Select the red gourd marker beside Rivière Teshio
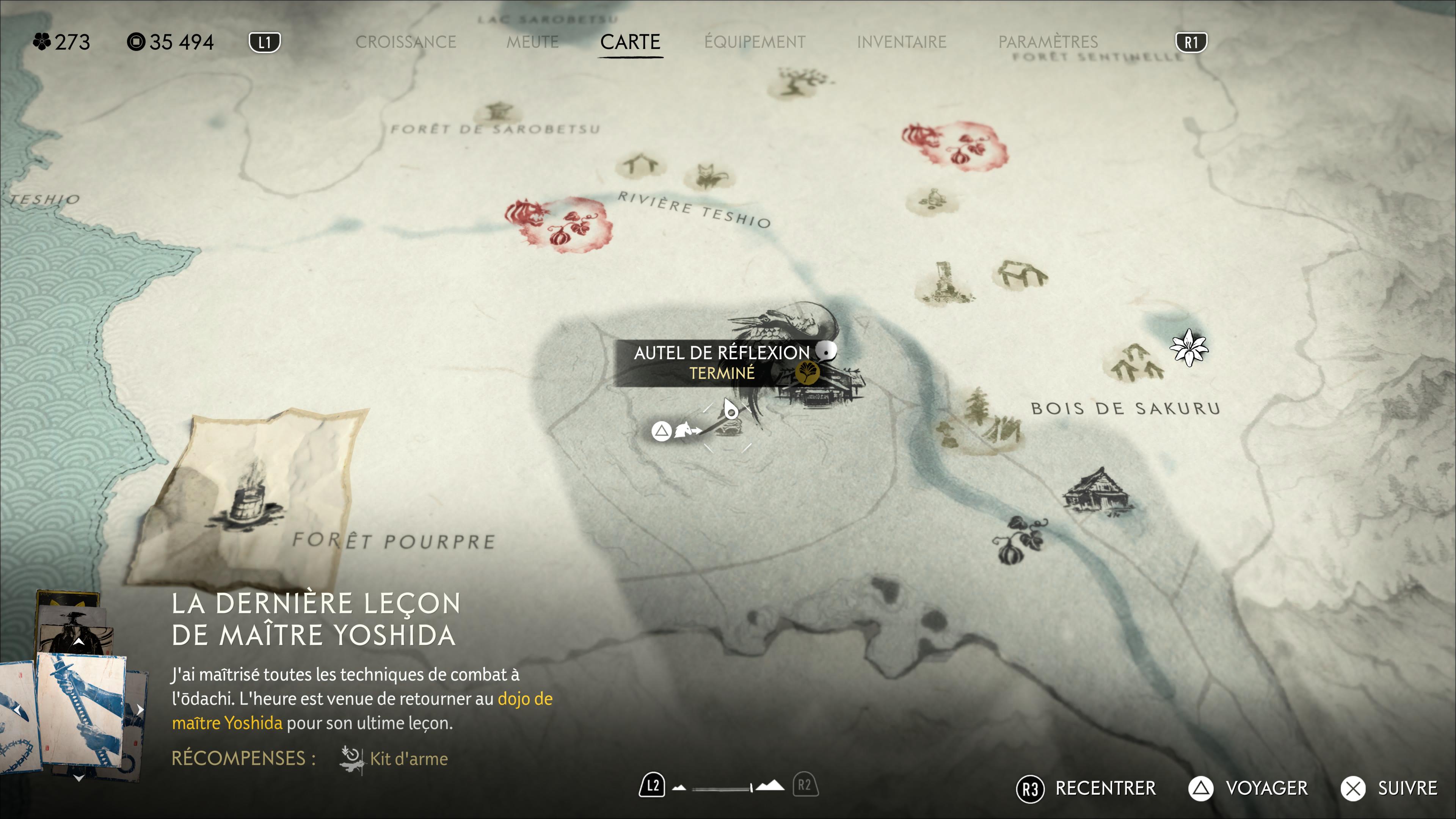The image size is (1456, 819). 558,224
